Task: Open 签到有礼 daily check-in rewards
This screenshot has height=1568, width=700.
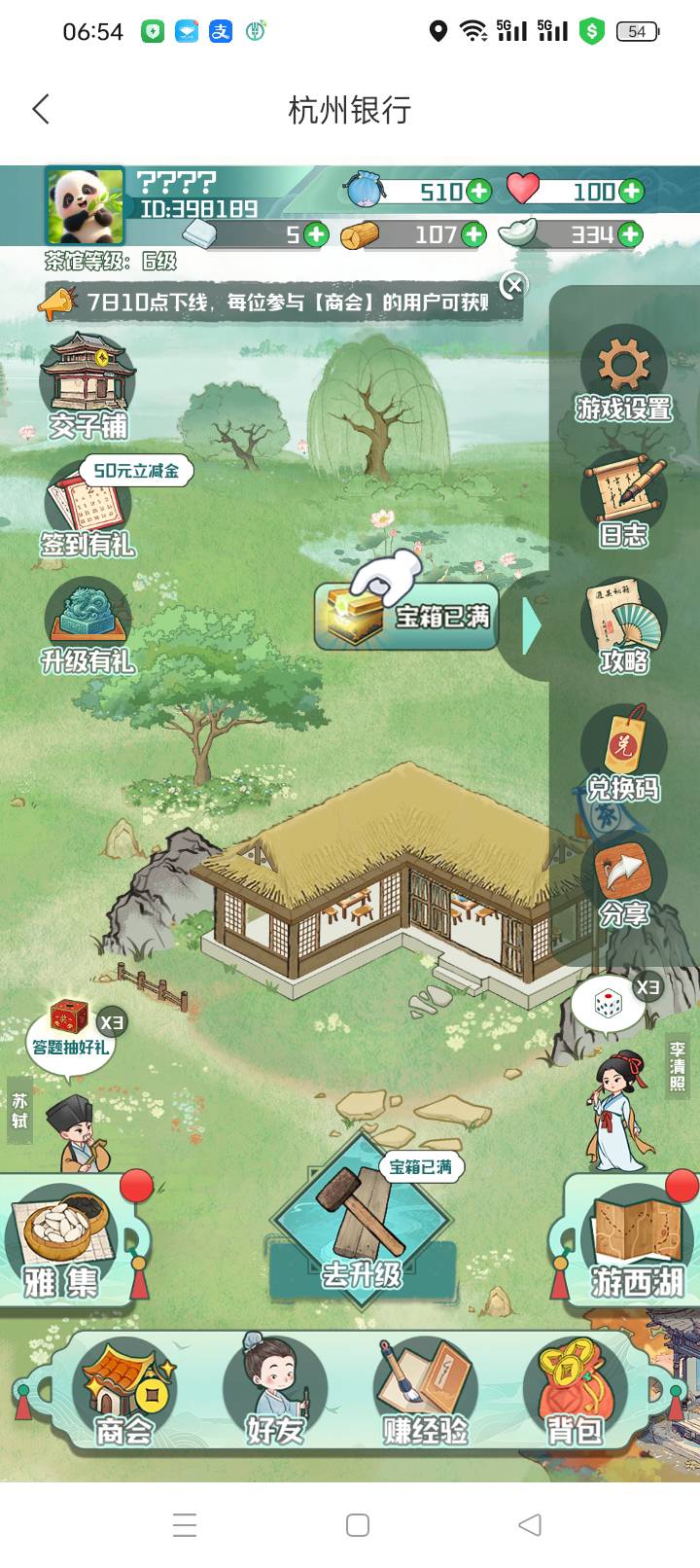Action: (87, 511)
